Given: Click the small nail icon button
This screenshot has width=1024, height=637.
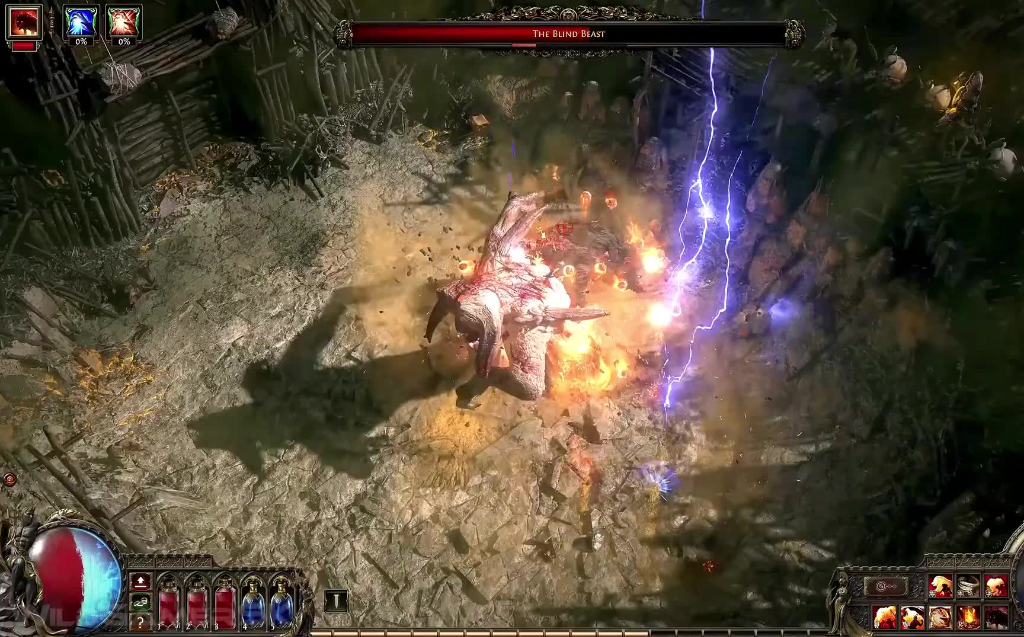Looking at the screenshot, I should tap(336, 601).
